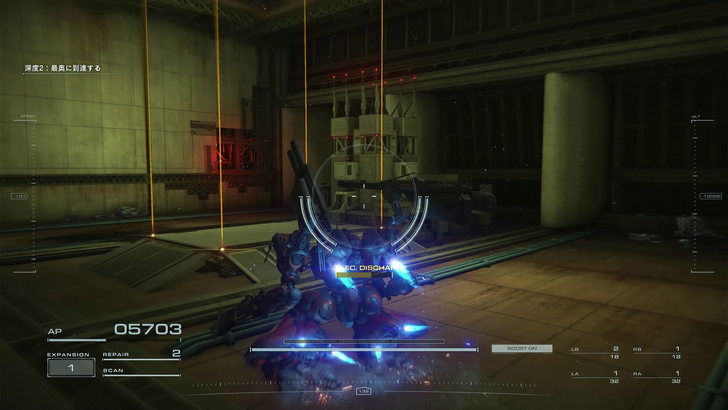
Task: Select the LB weapon slot
Action: (x=596, y=352)
